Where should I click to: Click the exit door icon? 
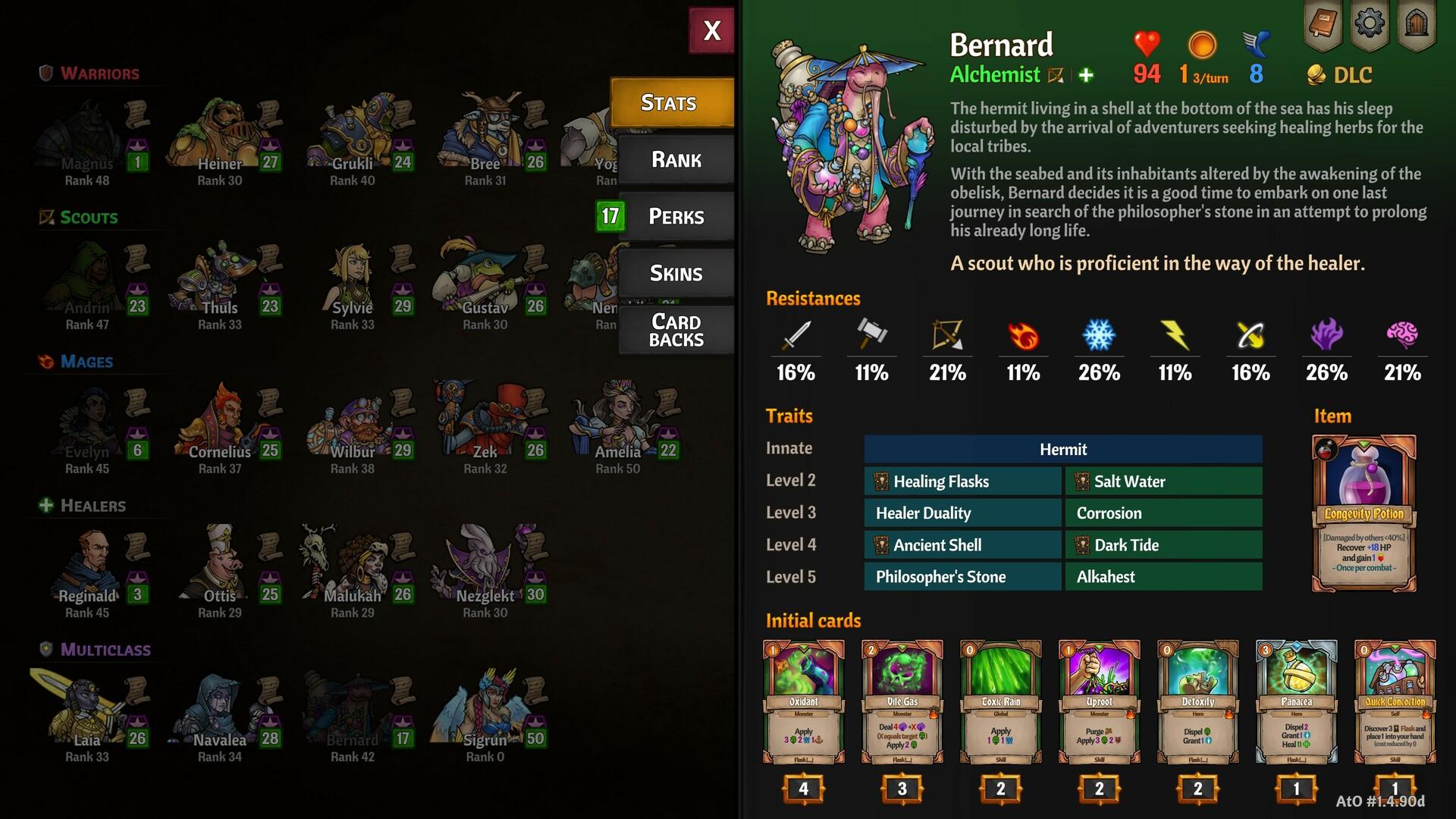pyautogui.click(x=1417, y=21)
